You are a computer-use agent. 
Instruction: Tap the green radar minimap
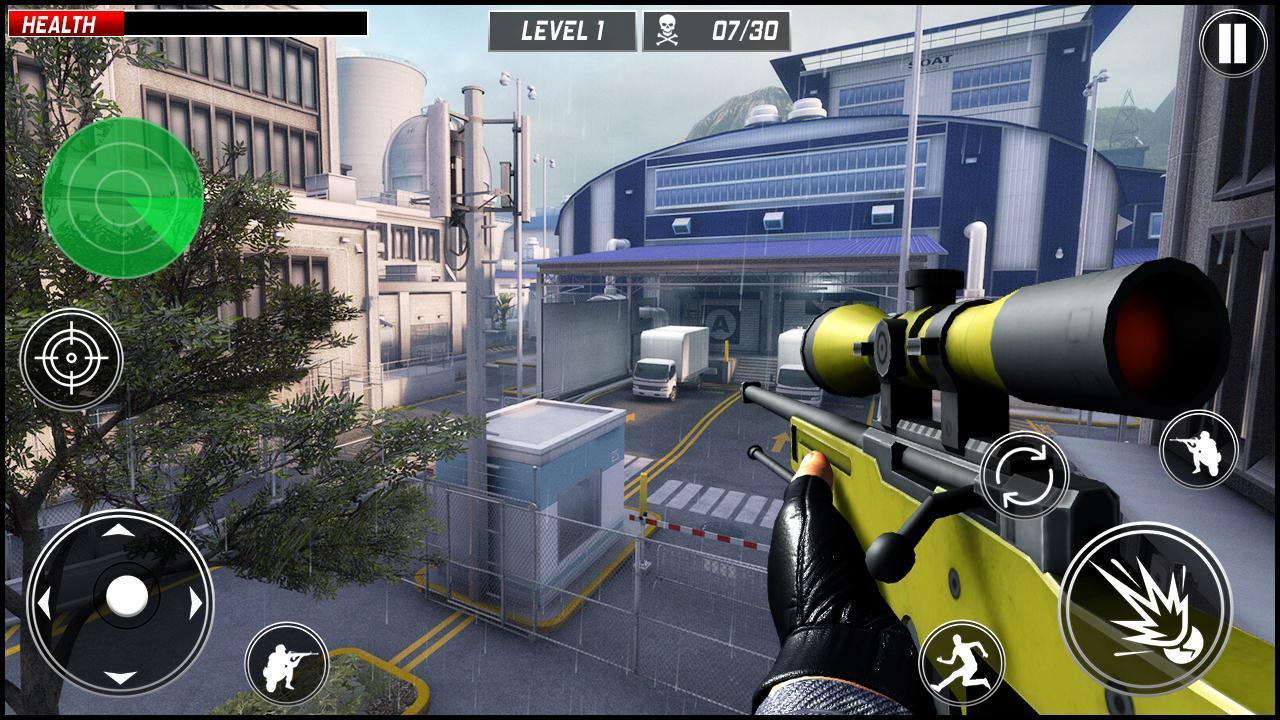(x=123, y=197)
